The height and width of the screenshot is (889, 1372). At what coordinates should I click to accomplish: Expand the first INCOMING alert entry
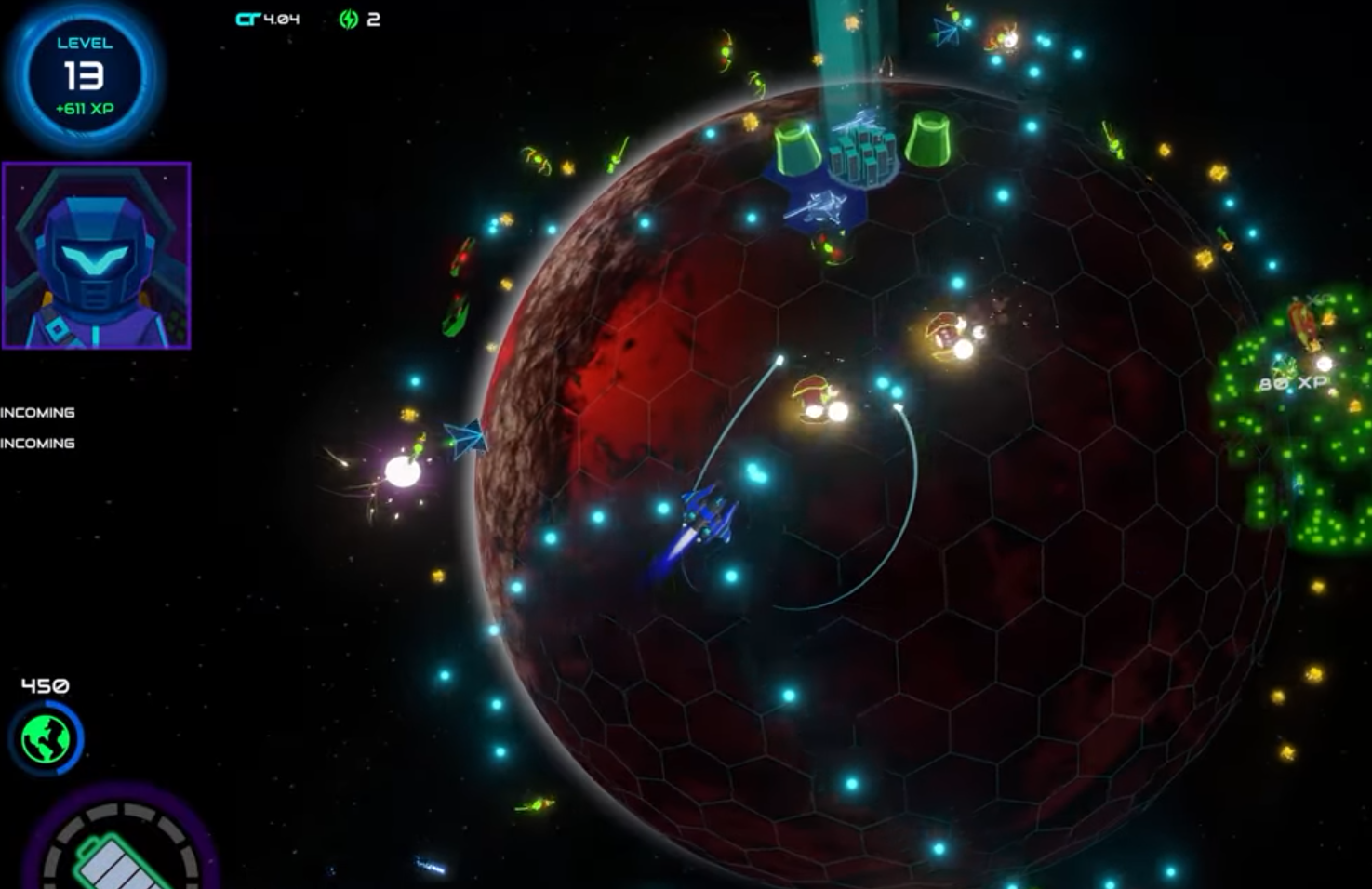pyautogui.click(x=37, y=412)
